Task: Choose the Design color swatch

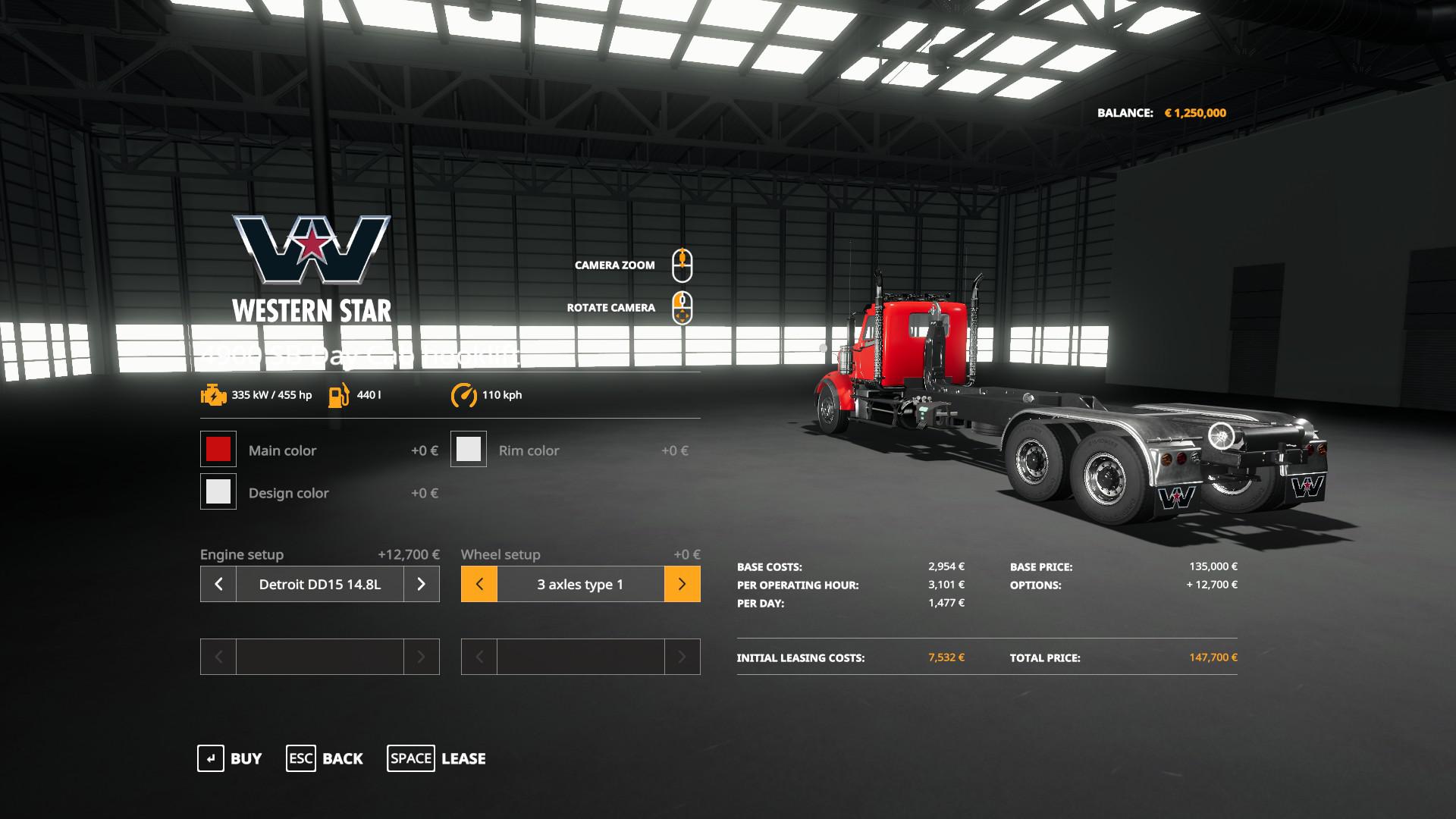Action: [x=218, y=492]
